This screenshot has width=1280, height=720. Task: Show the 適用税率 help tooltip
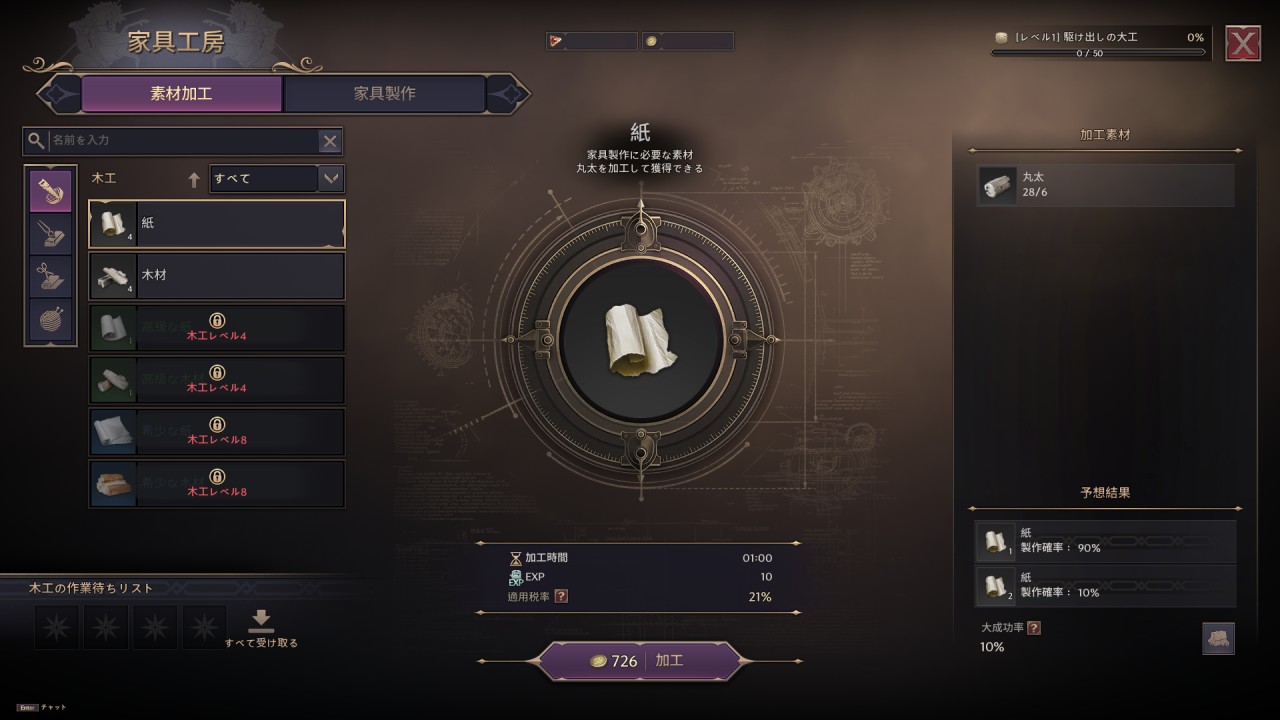(x=561, y=597)
